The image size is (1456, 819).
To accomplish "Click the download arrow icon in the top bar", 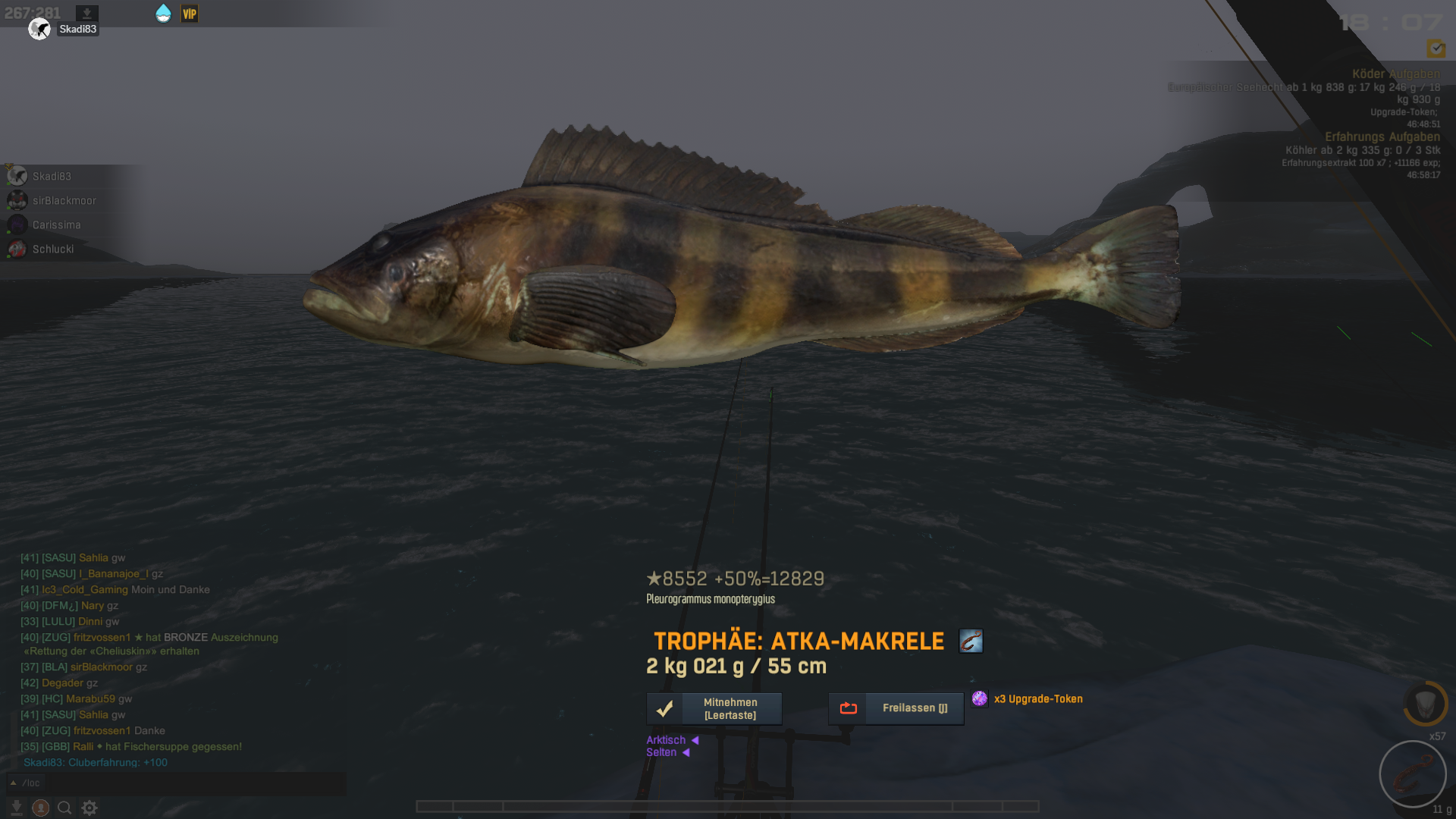I will click(87, 14).
